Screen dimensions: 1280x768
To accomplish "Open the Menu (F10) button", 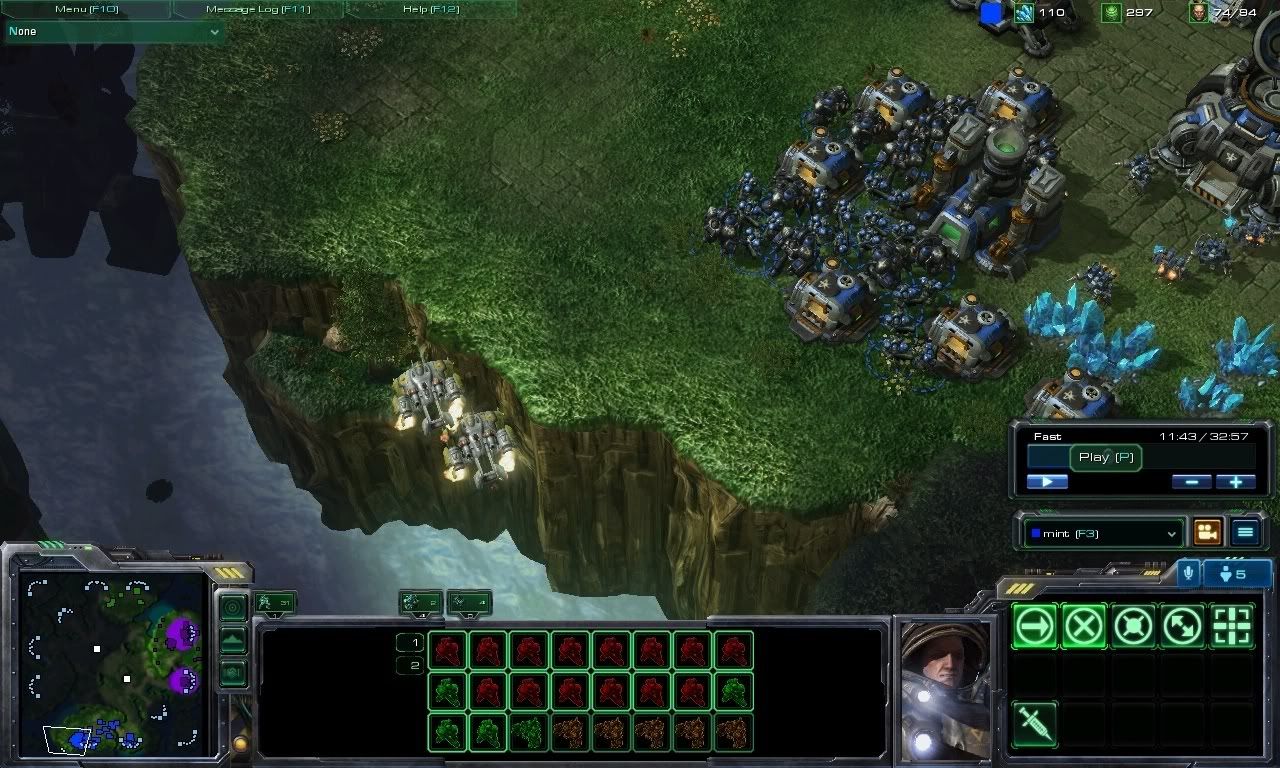I will coord(86,9).
